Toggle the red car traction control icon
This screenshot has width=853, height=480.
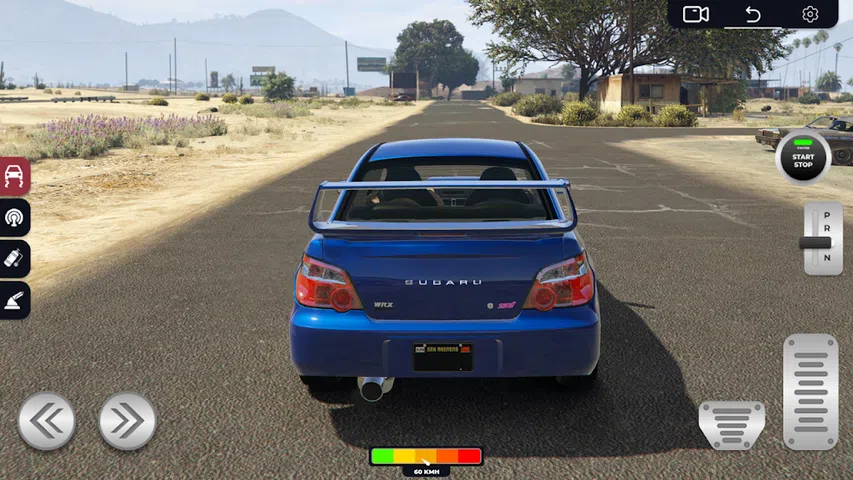click(15, 176)
